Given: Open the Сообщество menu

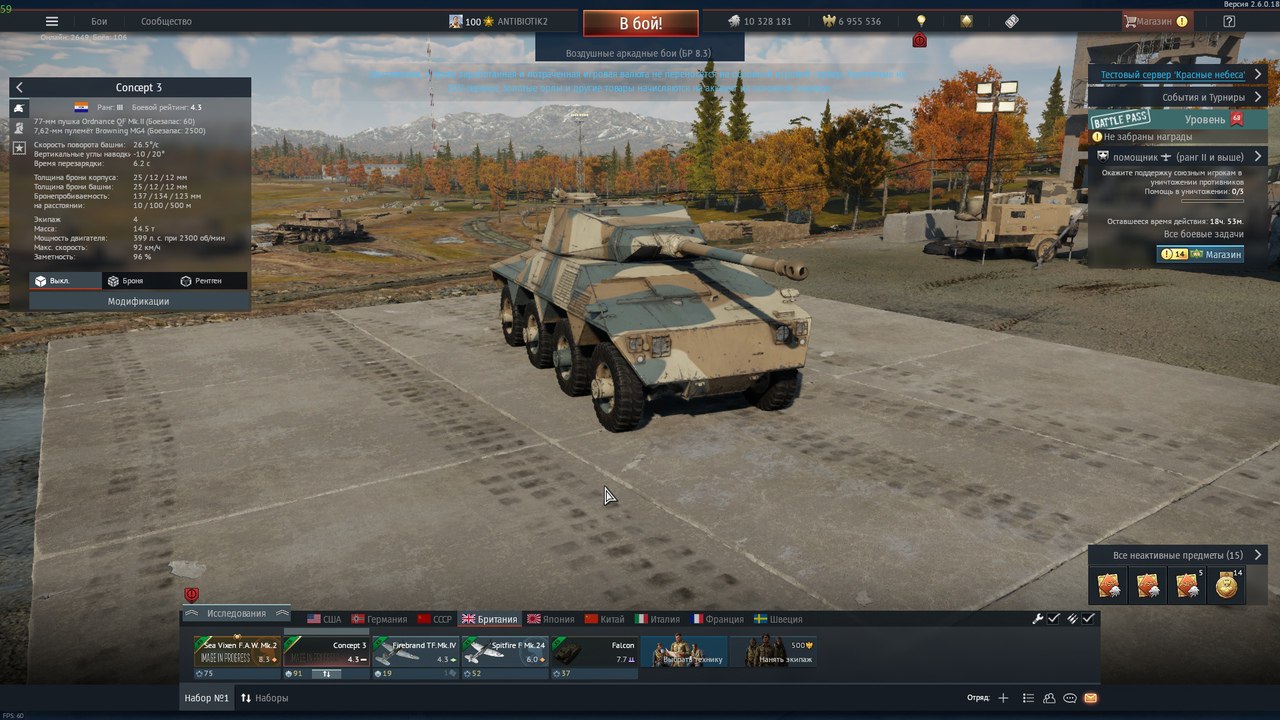Looking at the screenshot, I should click(x=166, y=21).
